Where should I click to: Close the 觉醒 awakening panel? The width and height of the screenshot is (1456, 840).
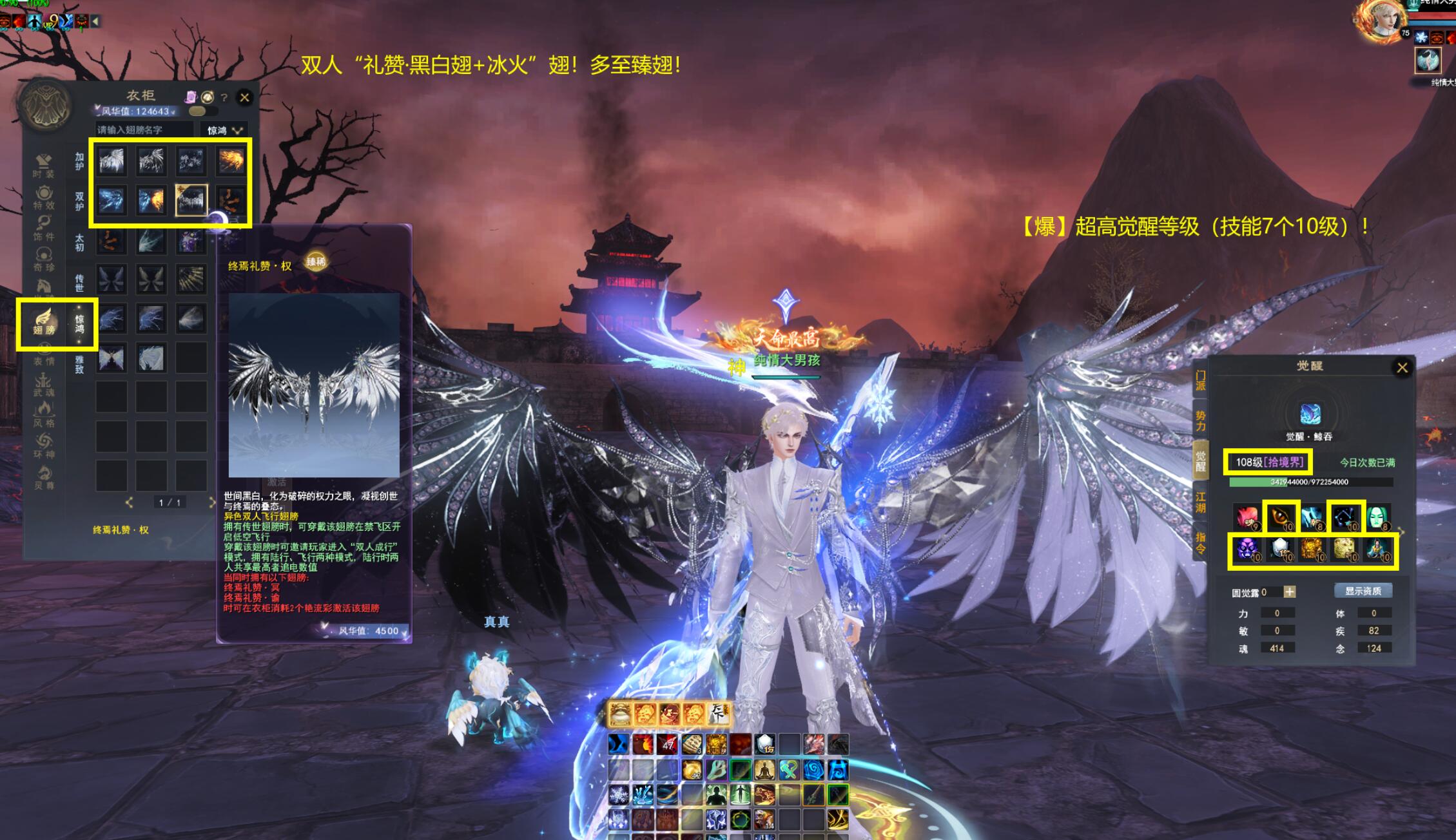(1402, 368)
